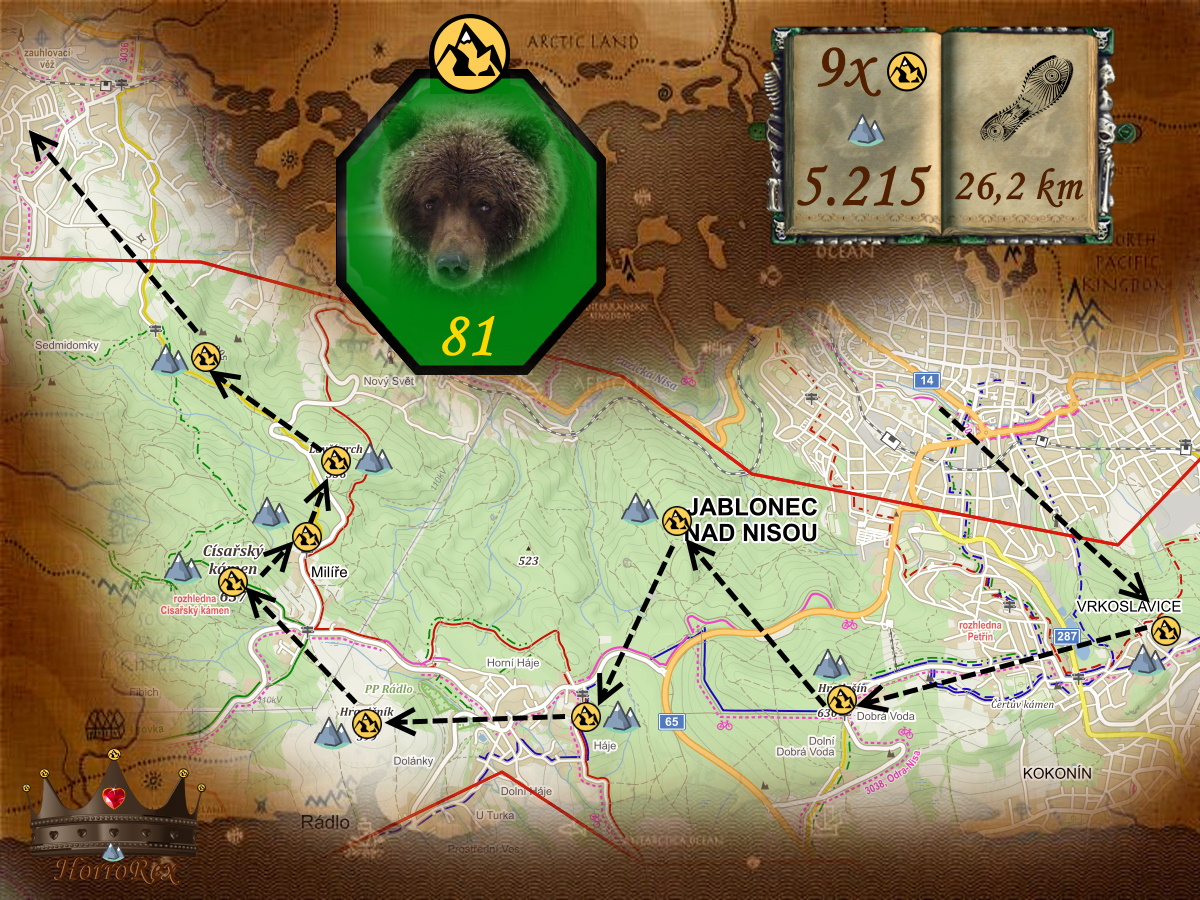Select the yellow marker nearest Sedmidomky
The height and width of the screenshot is (900, 1200).
pos(205,355)
